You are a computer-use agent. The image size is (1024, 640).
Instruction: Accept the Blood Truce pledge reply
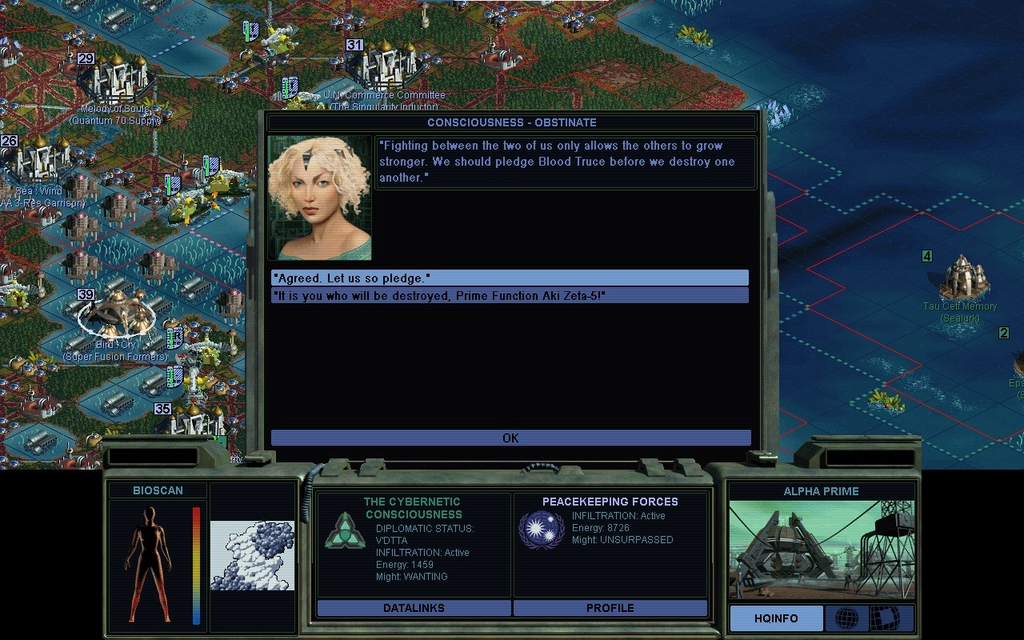click(509, 278)
